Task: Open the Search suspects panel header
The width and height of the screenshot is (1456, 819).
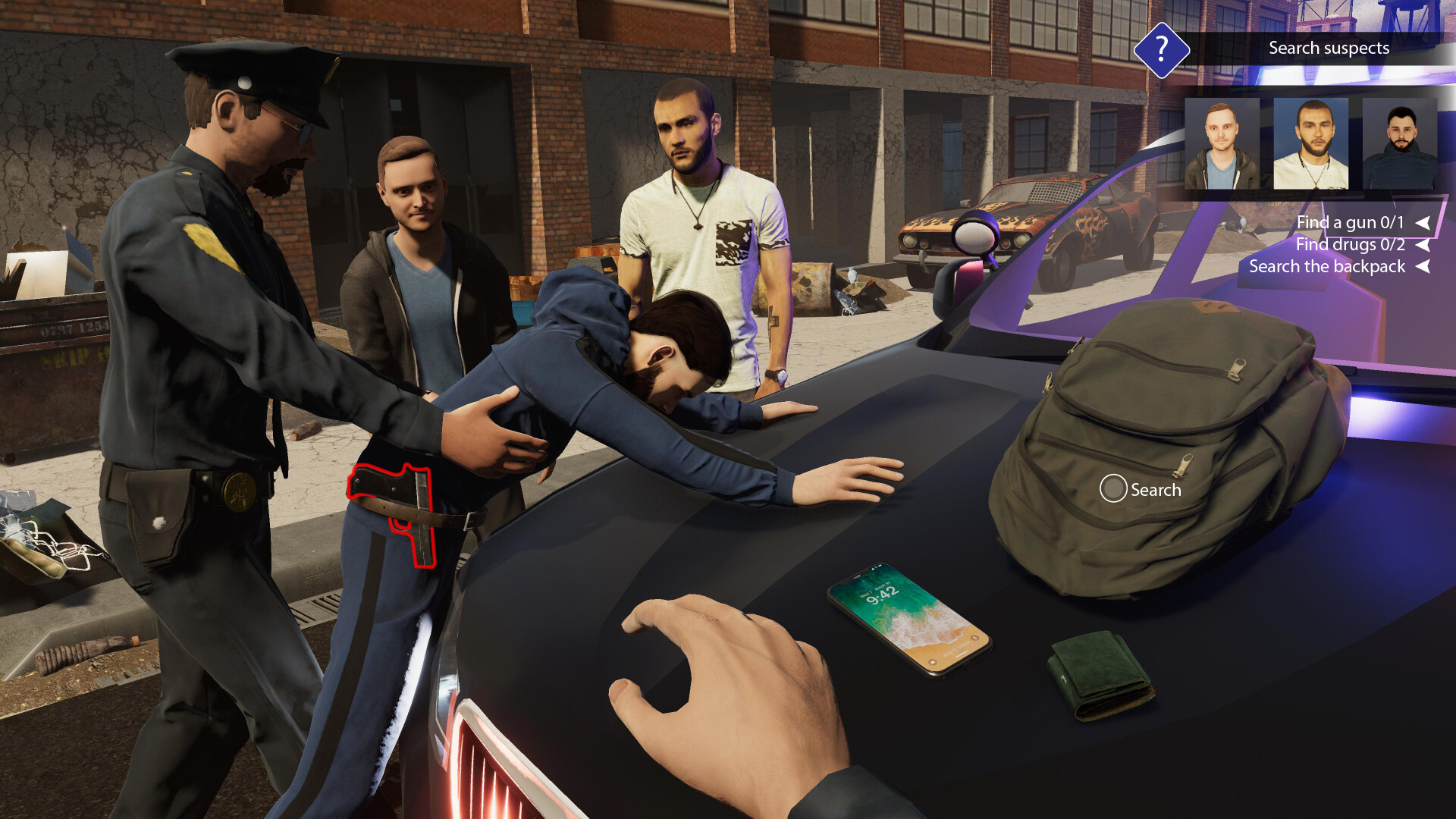Action: tap(1328, 48)
